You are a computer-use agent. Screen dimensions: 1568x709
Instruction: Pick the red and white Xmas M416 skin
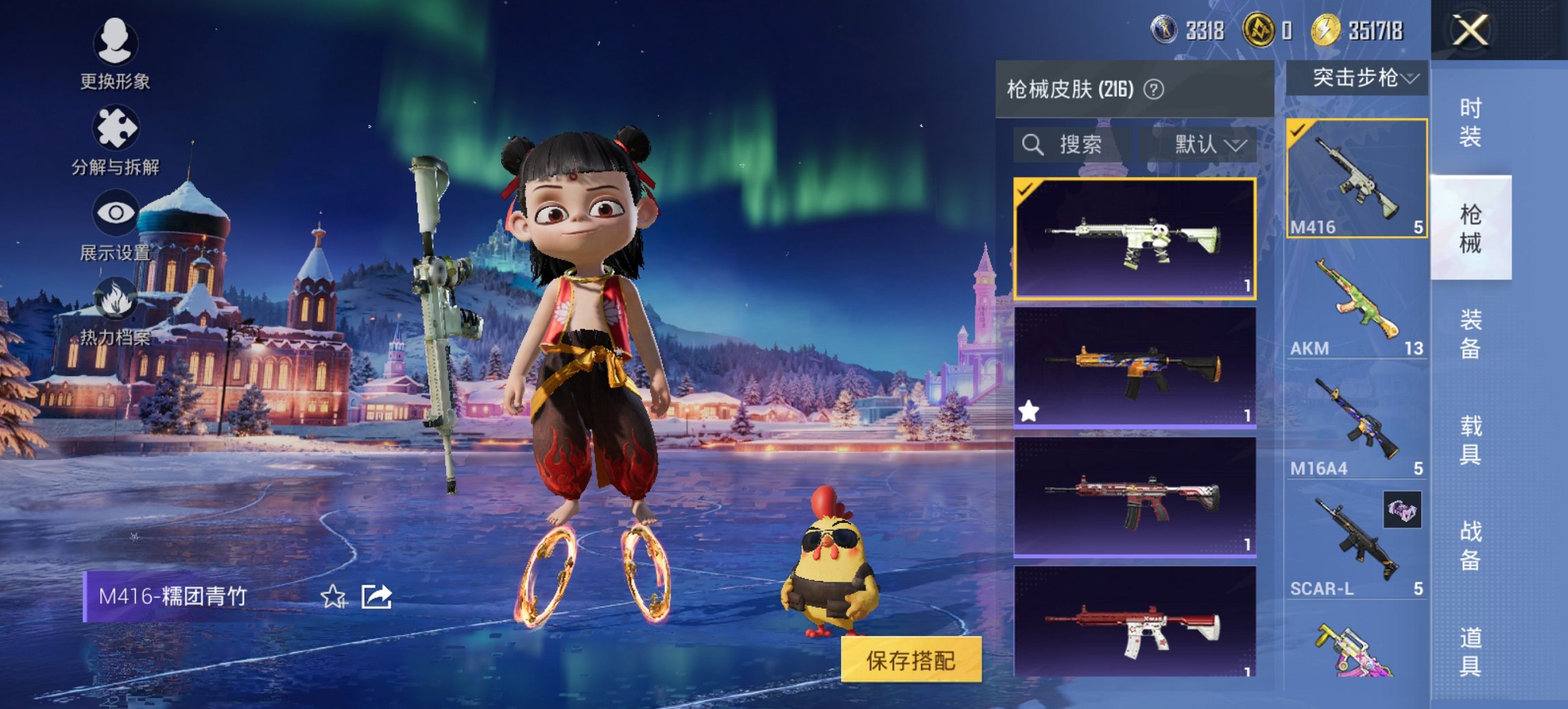tap(1134, 622)
